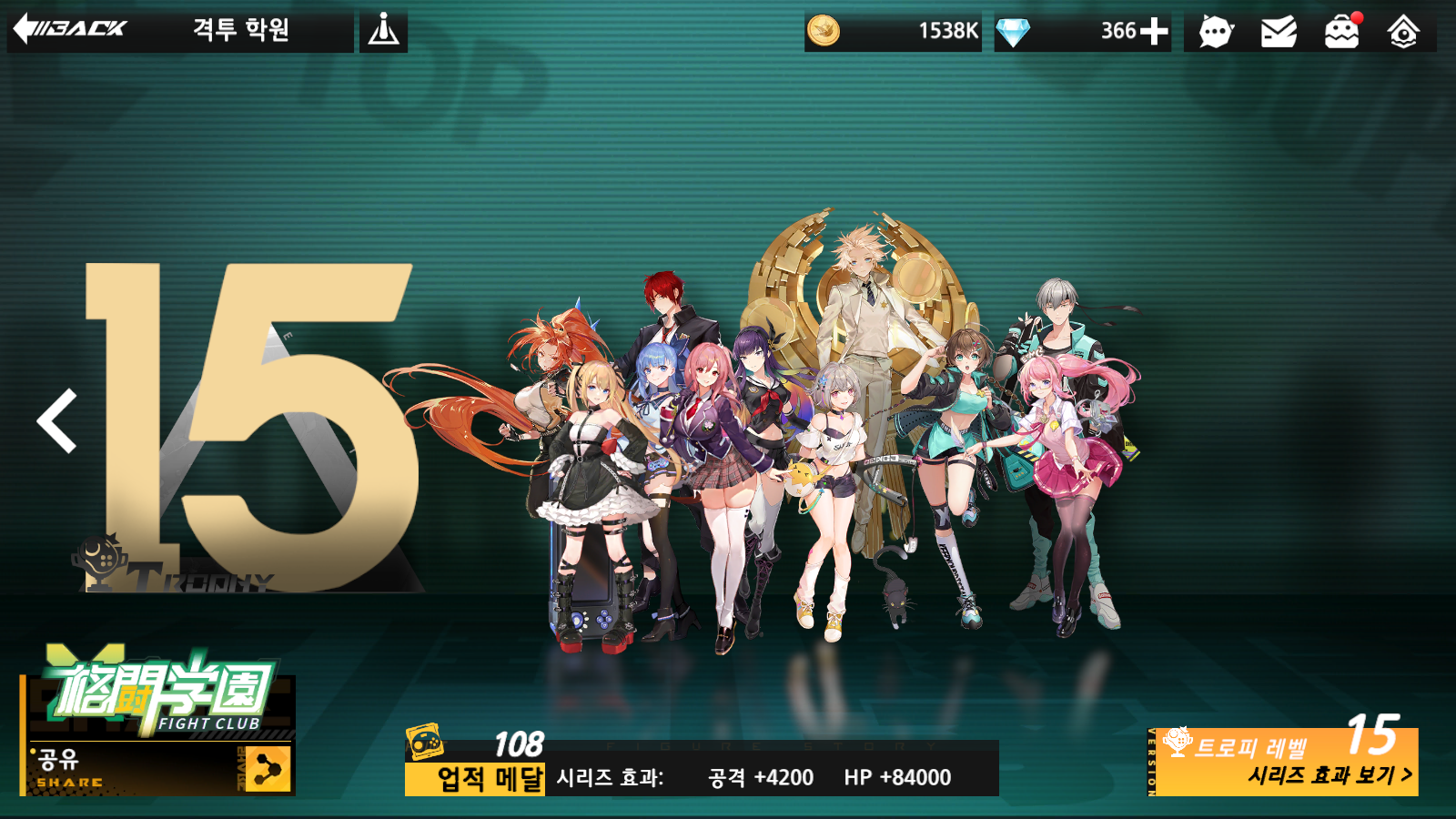Click the left arrow to view previous trophy level

[x=55, y=421]
